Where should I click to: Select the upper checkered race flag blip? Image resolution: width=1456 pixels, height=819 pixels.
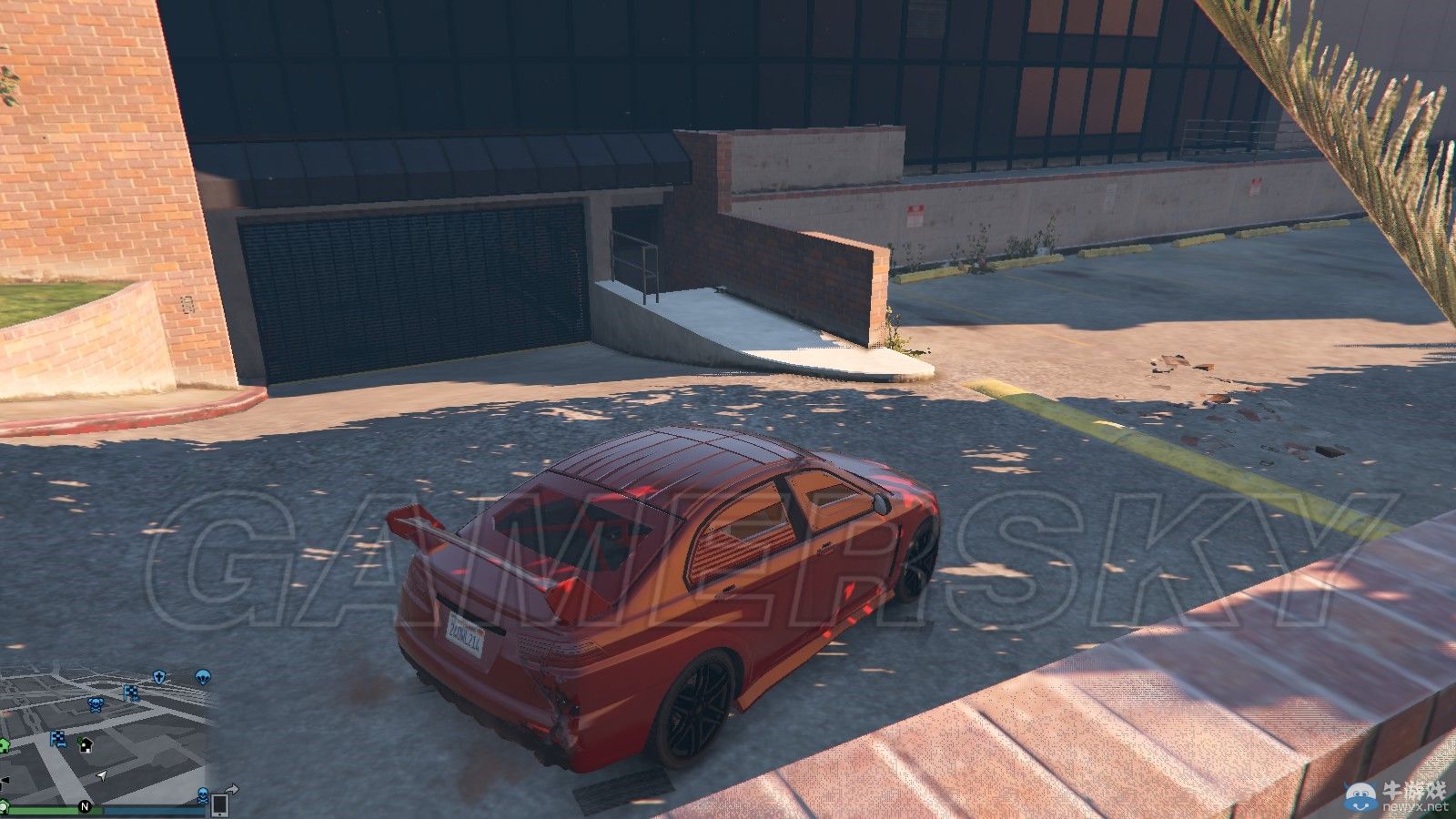click(130, 693)
